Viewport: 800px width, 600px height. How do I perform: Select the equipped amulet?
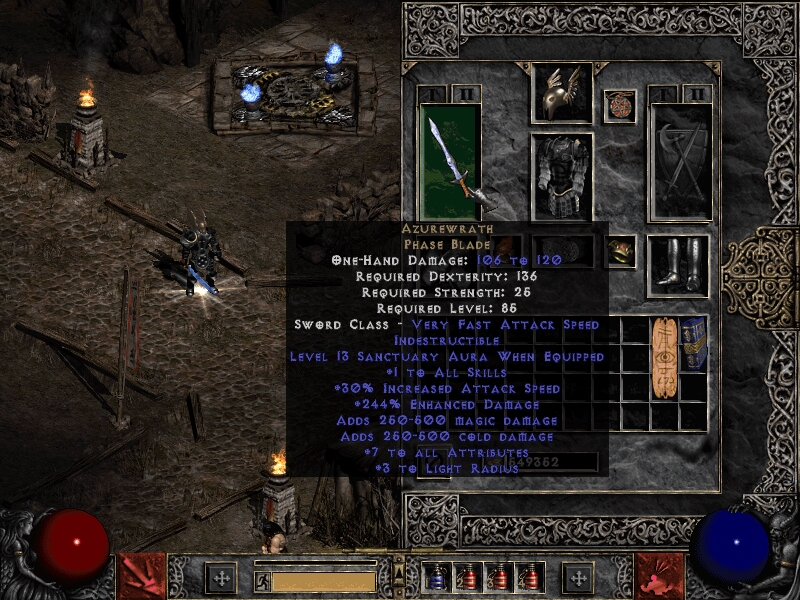tap(620, 105)
